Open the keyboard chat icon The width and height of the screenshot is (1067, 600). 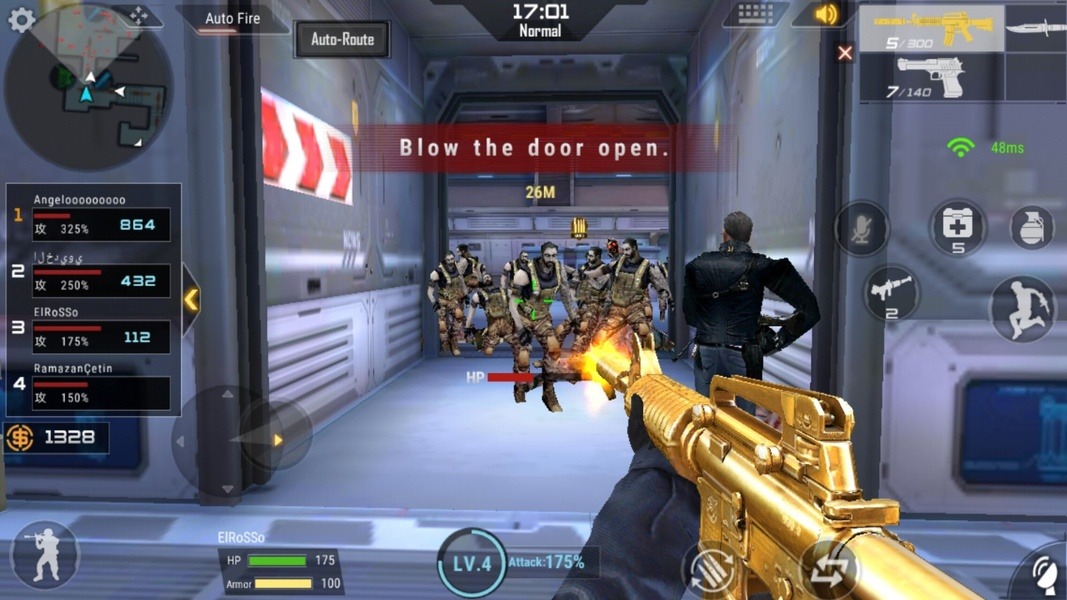point(755,14)
